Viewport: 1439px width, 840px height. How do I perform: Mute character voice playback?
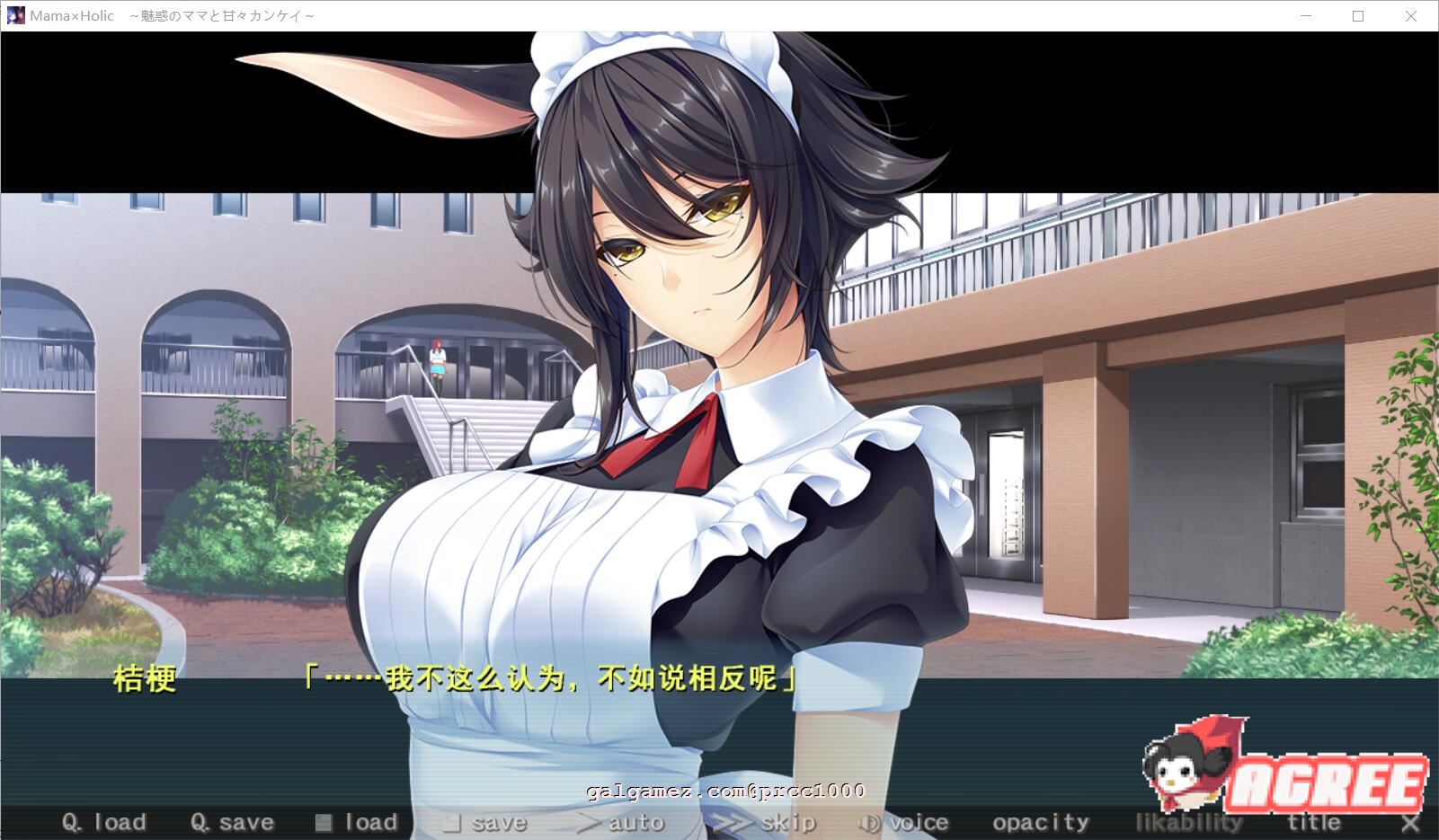pyautogui.click(x=912, y=821)
